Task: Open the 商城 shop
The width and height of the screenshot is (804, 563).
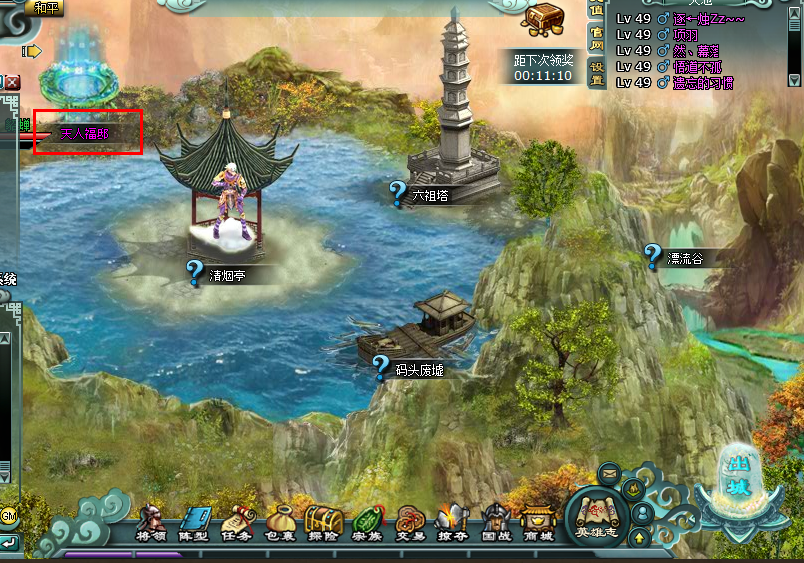Action: (x=538, y=523)
